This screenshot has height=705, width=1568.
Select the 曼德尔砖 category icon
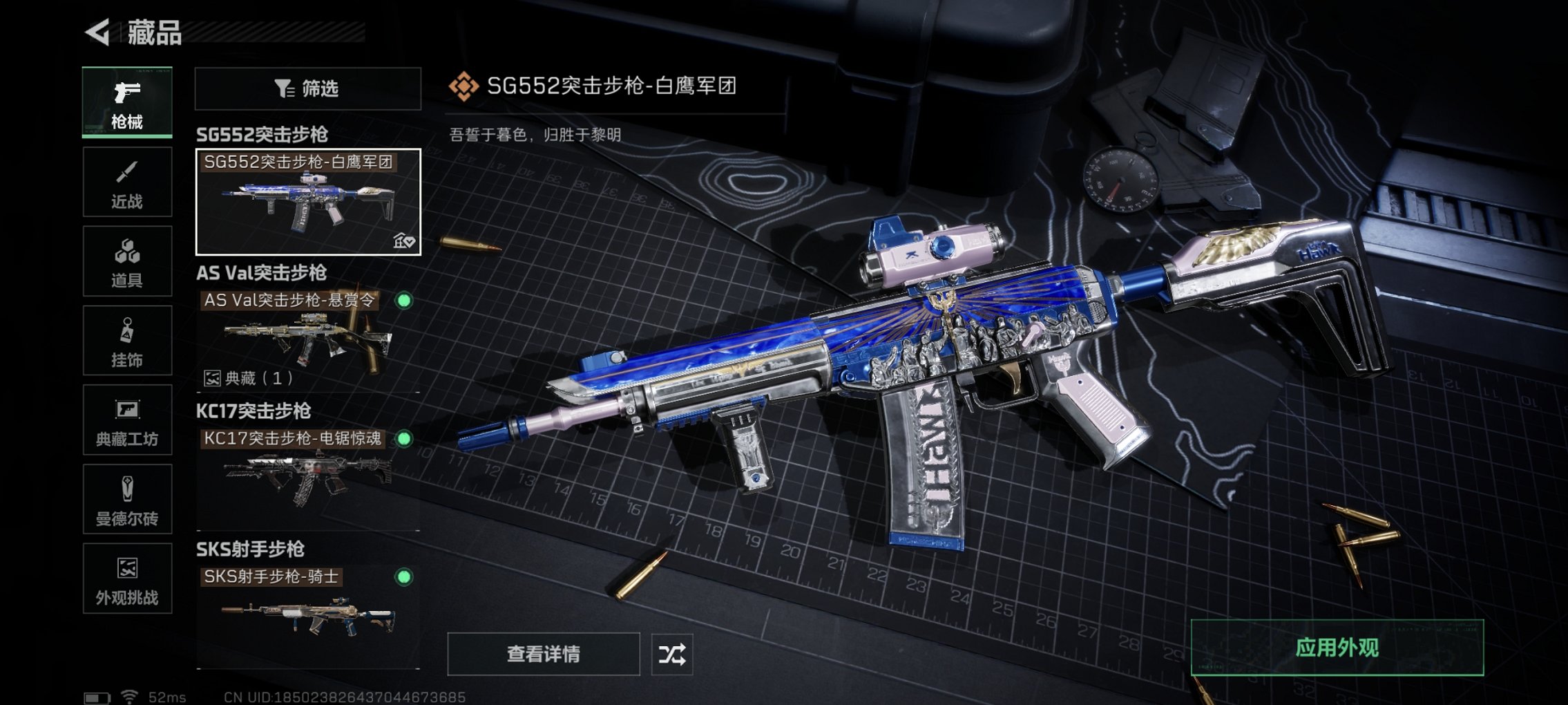127,500
